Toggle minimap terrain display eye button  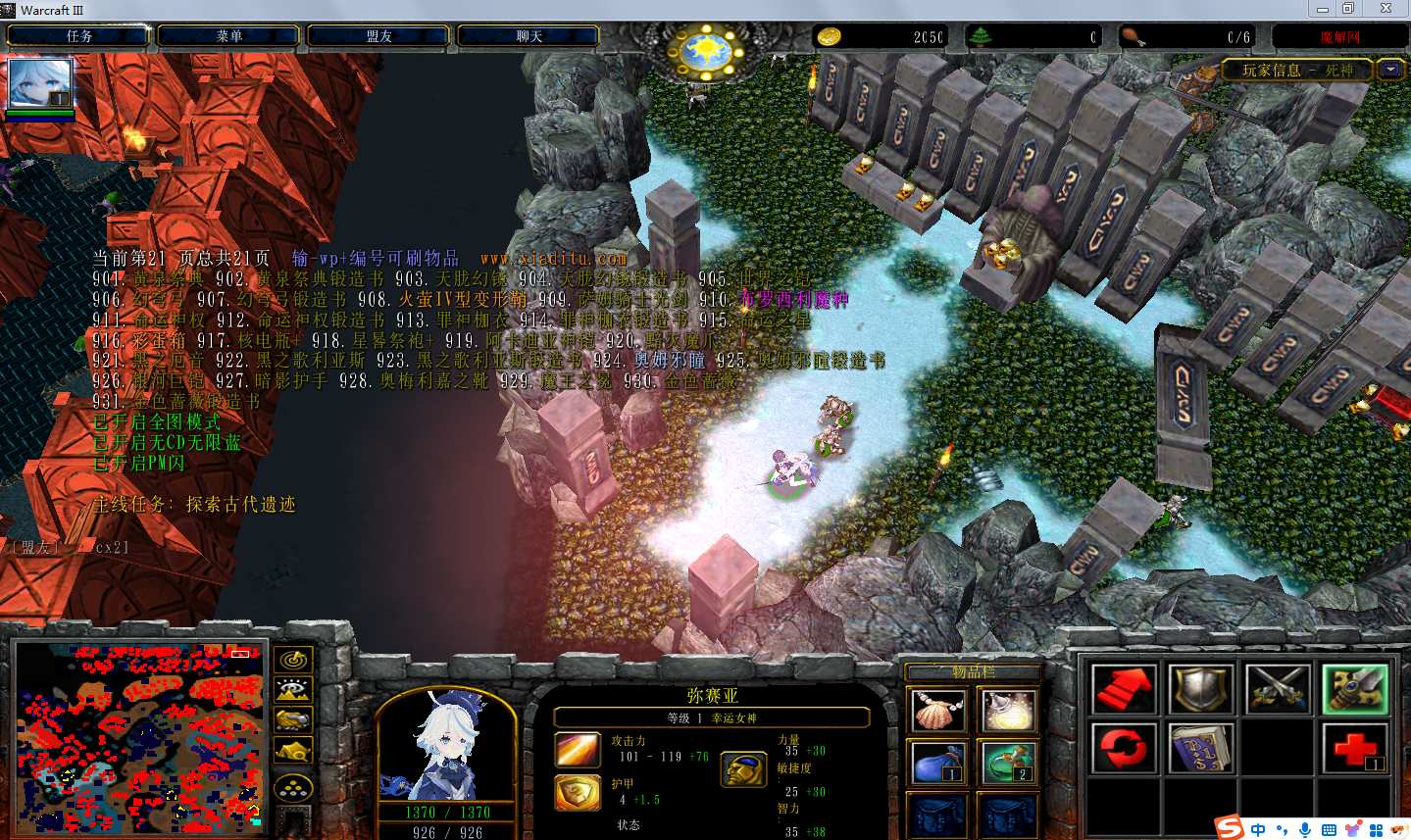(294, 690)
